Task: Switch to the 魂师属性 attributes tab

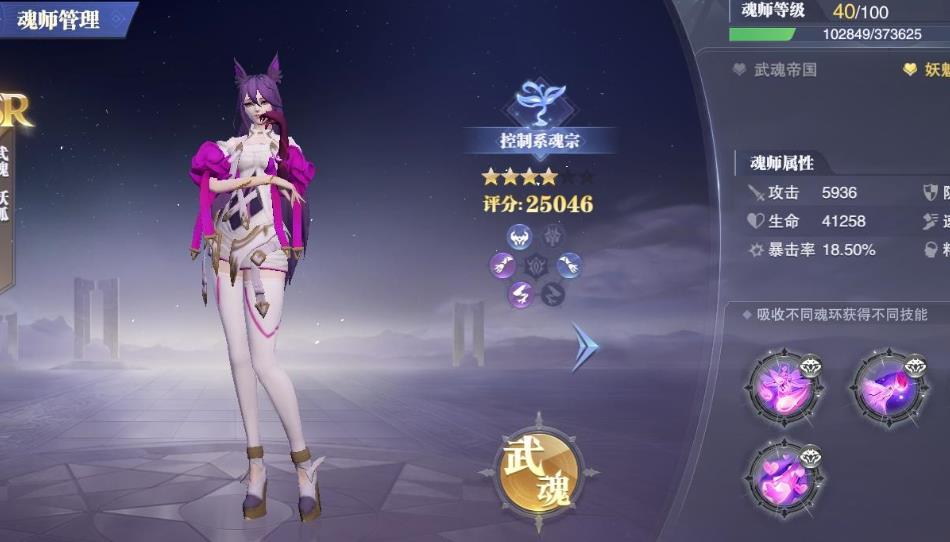Action: pos(782,162)
